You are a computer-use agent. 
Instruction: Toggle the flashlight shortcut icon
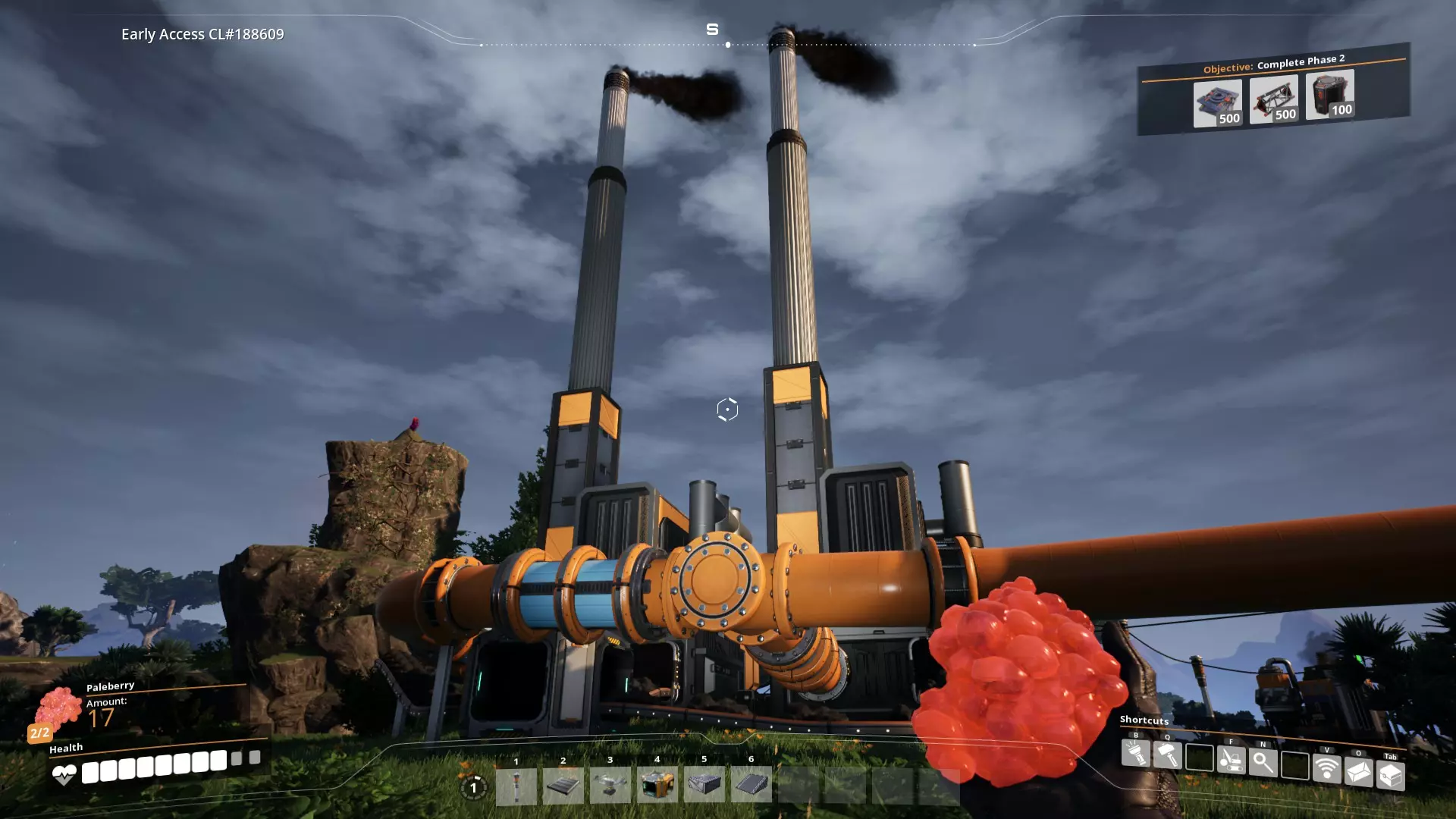[1135, 753]
